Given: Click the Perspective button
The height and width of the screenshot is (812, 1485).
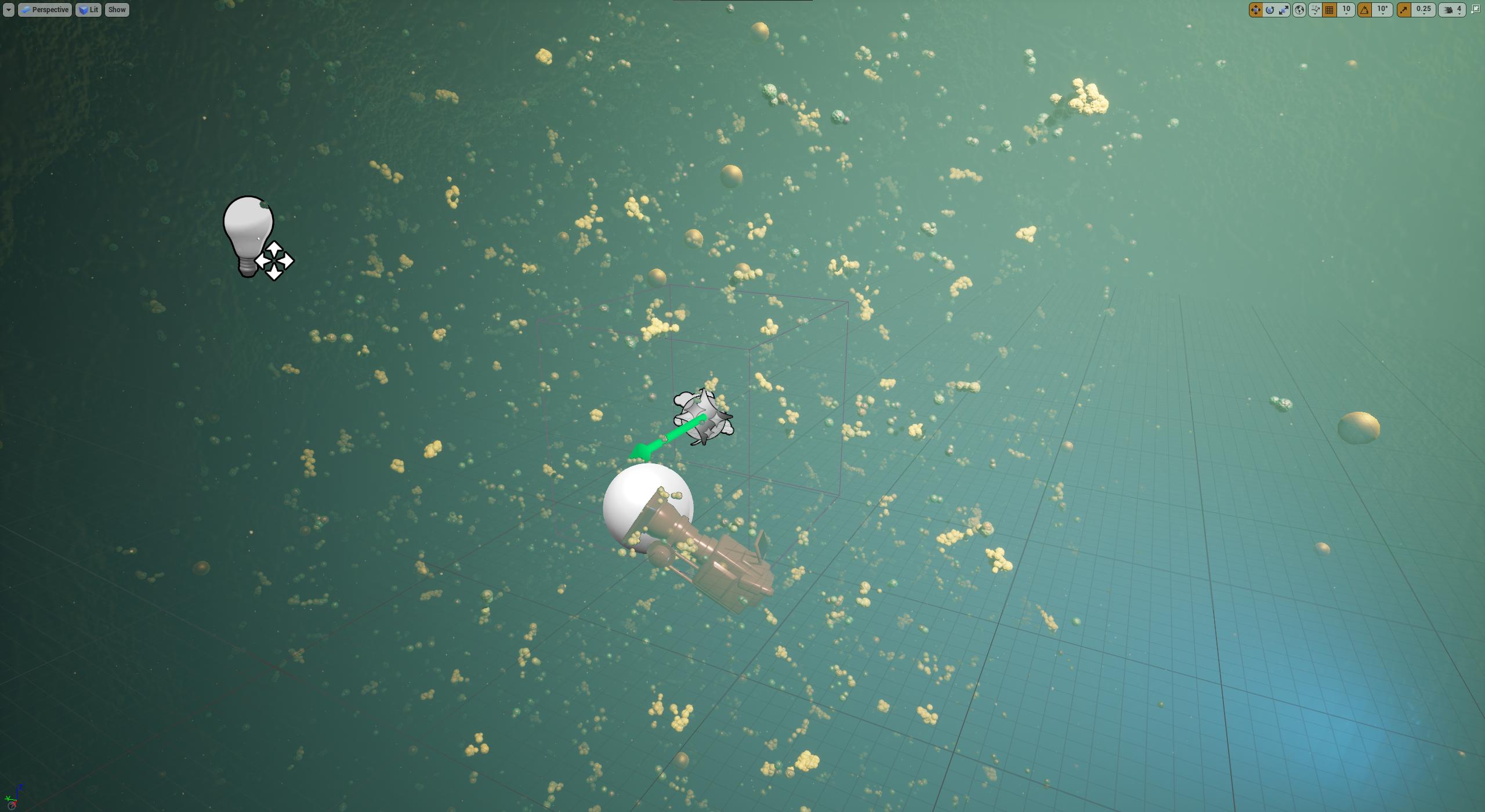Looking at the screenshot, I should coord(45,9).
